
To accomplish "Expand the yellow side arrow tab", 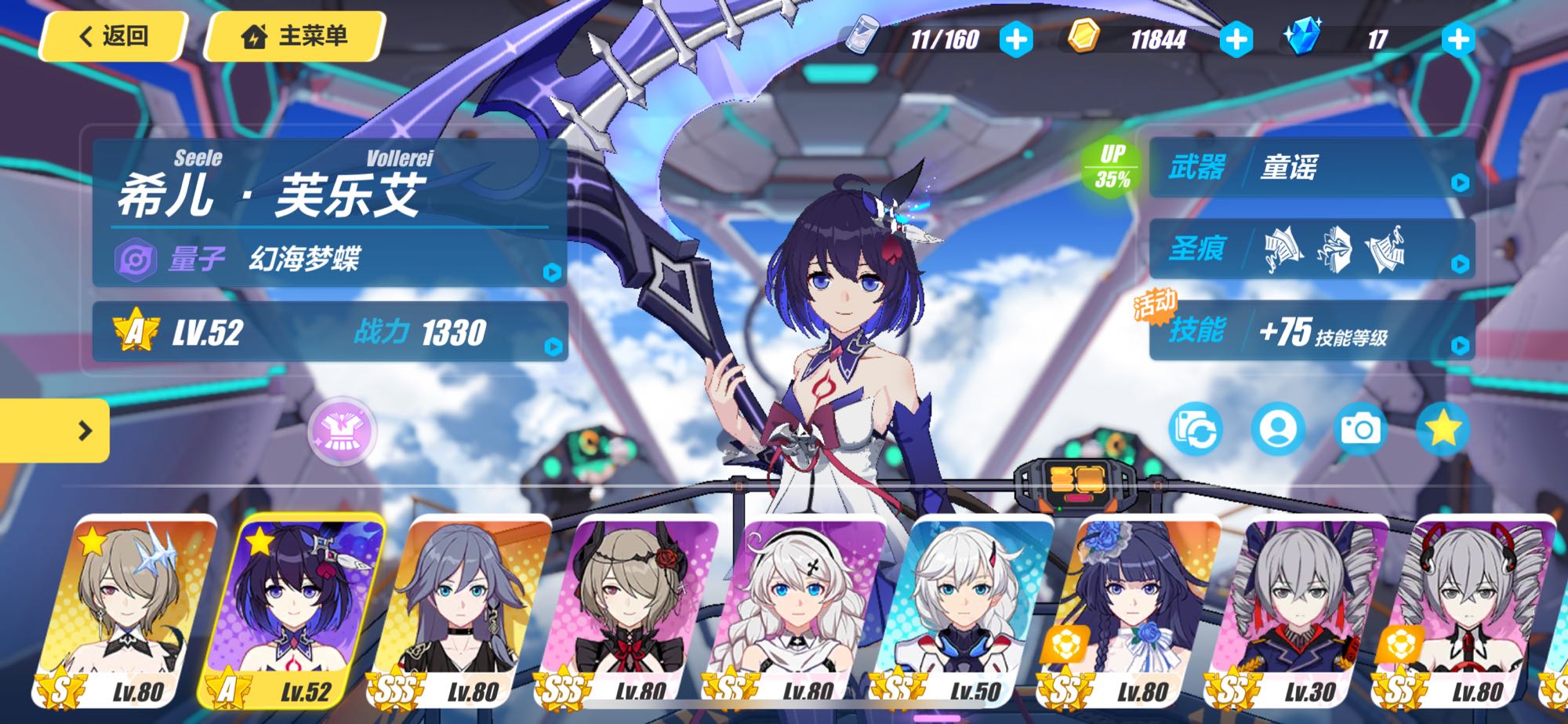I will point(55,430).
